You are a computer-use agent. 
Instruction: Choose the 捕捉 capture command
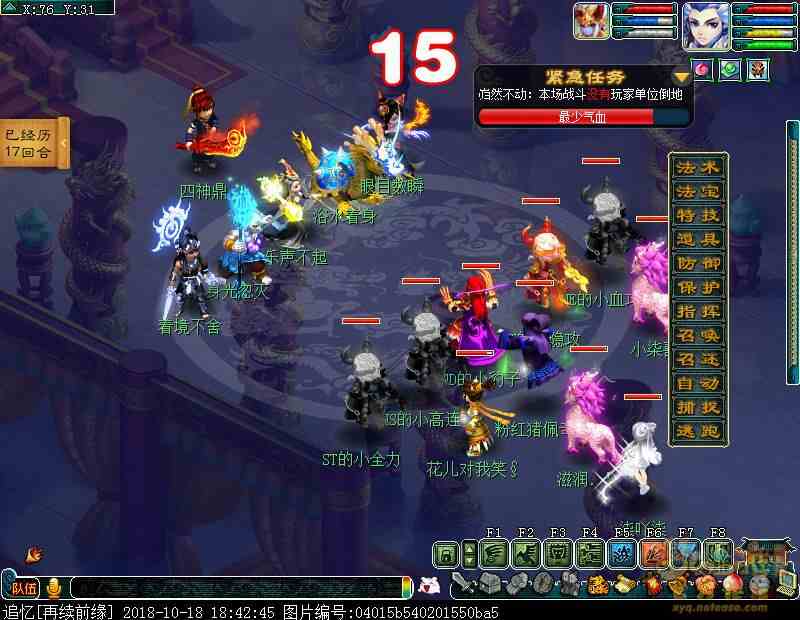click(x=698, y=407)
